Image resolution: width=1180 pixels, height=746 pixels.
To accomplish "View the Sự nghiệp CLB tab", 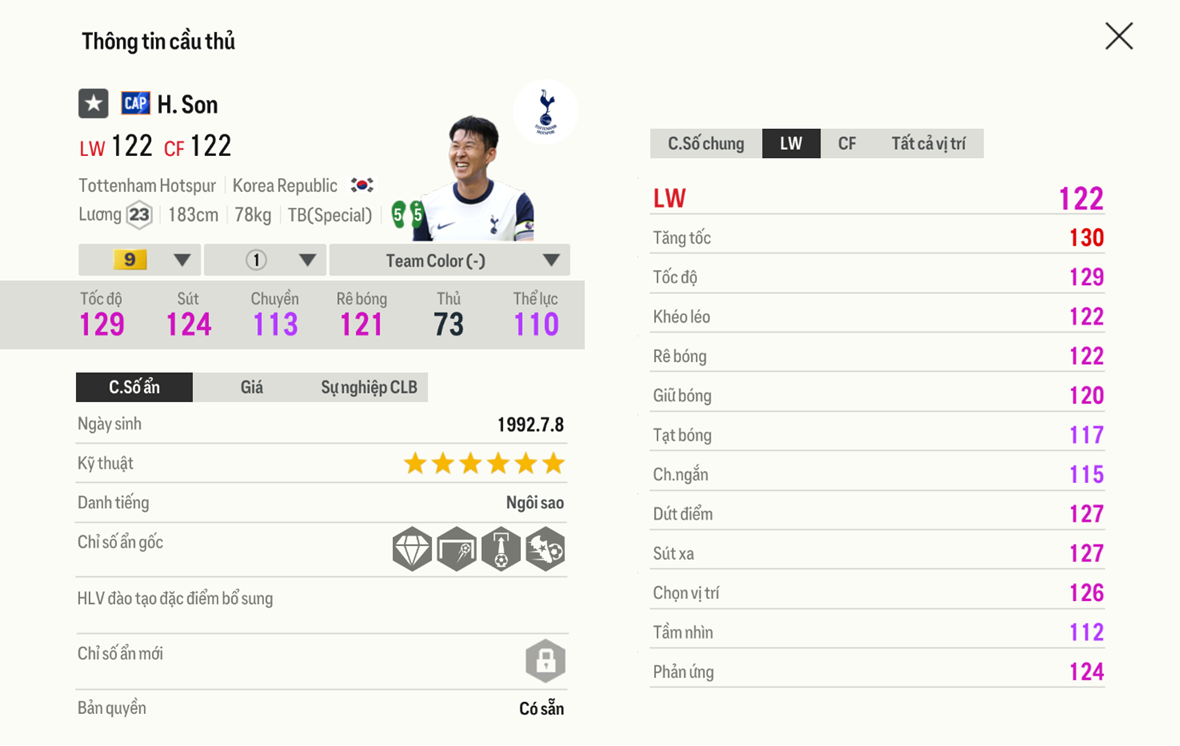I will tap(368, 387).
